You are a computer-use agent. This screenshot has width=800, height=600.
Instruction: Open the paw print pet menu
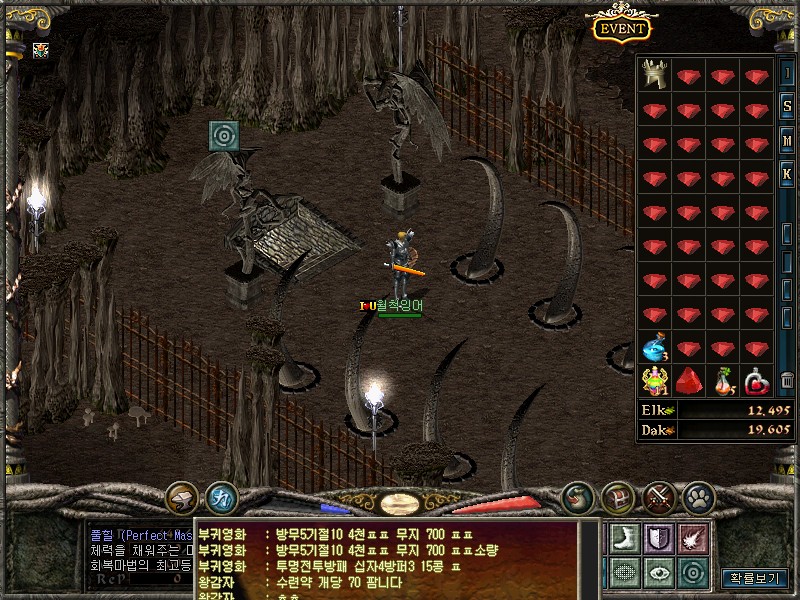(x=698, y=495)
